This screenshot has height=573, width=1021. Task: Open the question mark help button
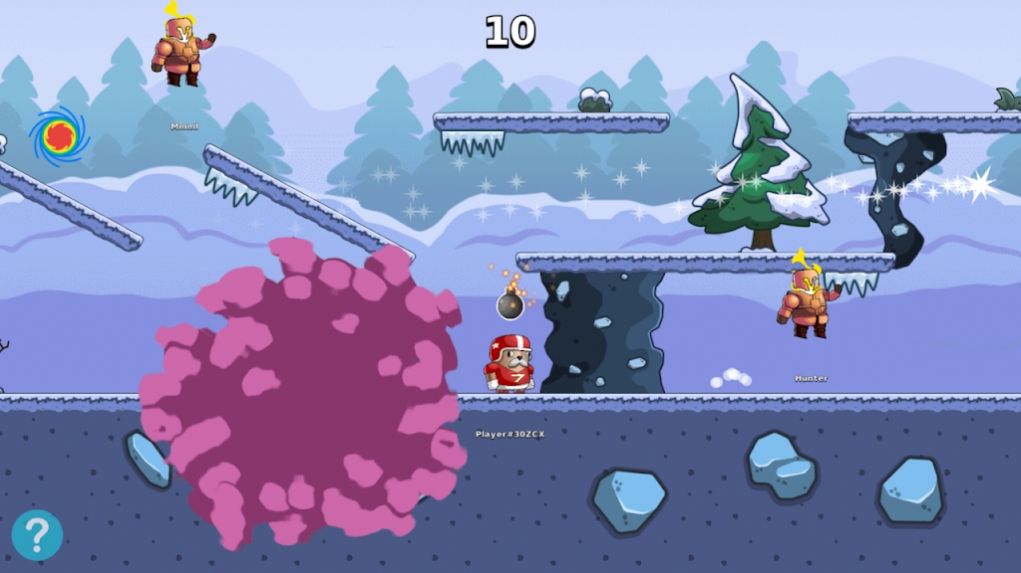37,535
